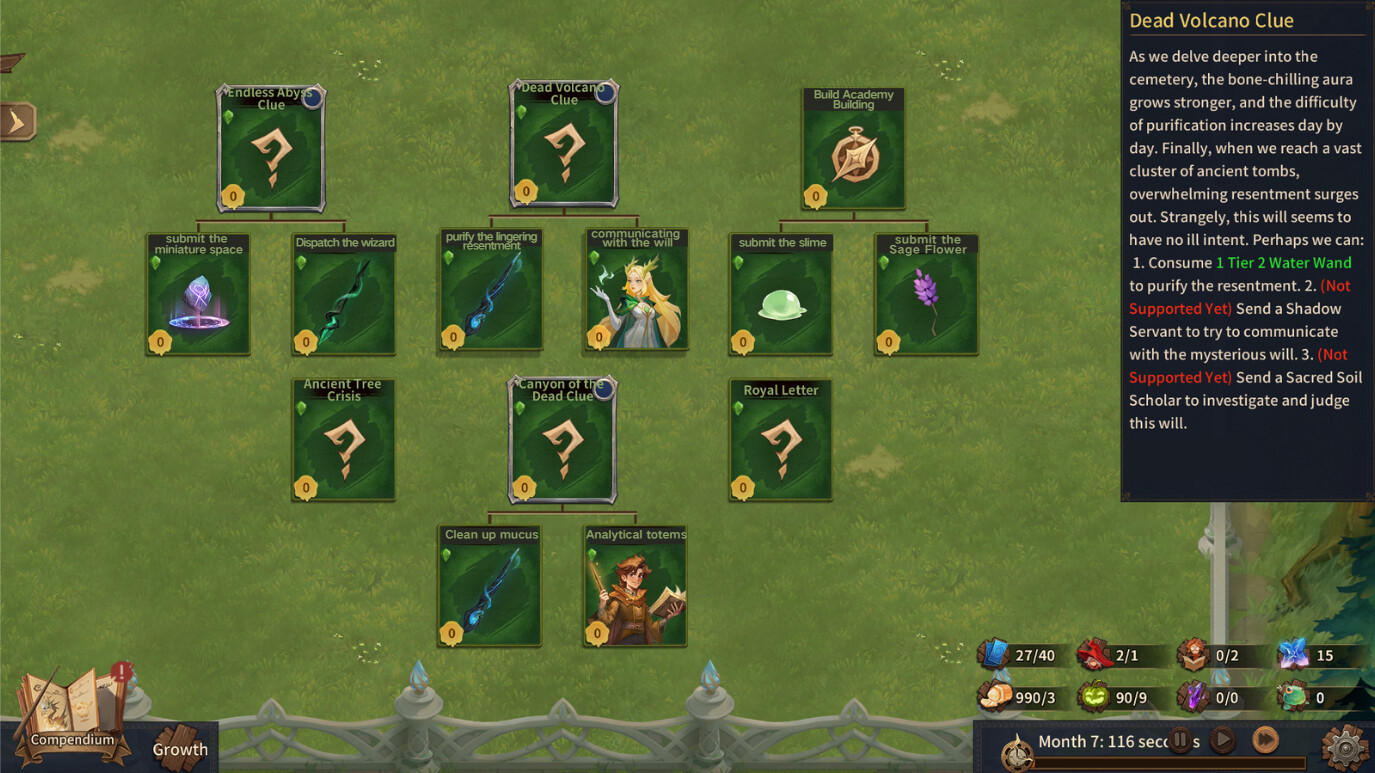Screen dimensions: 1375x773
Task: Select the submit the slime card
Action: (781, 292)
